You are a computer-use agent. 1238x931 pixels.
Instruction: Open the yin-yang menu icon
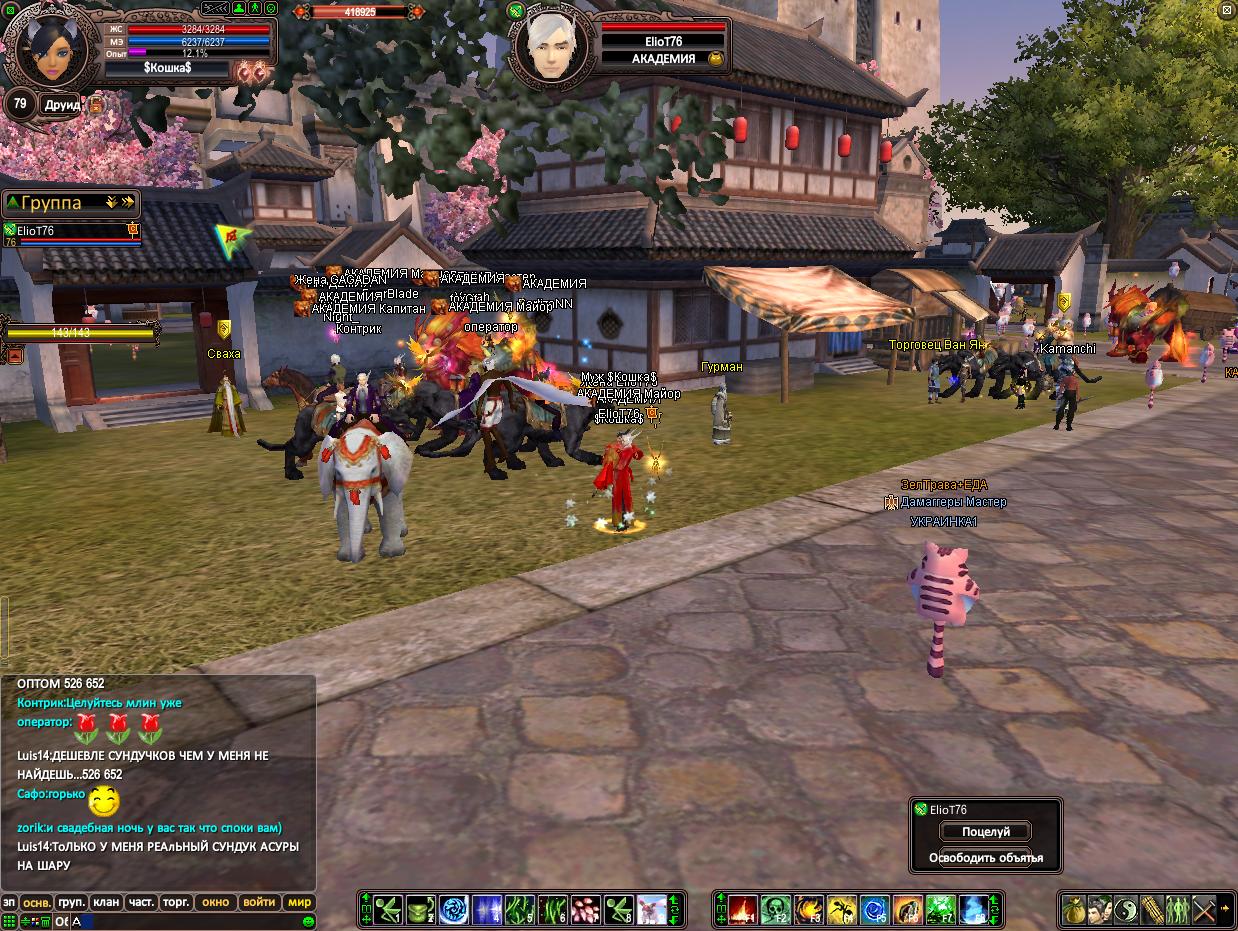point(1126,909)
